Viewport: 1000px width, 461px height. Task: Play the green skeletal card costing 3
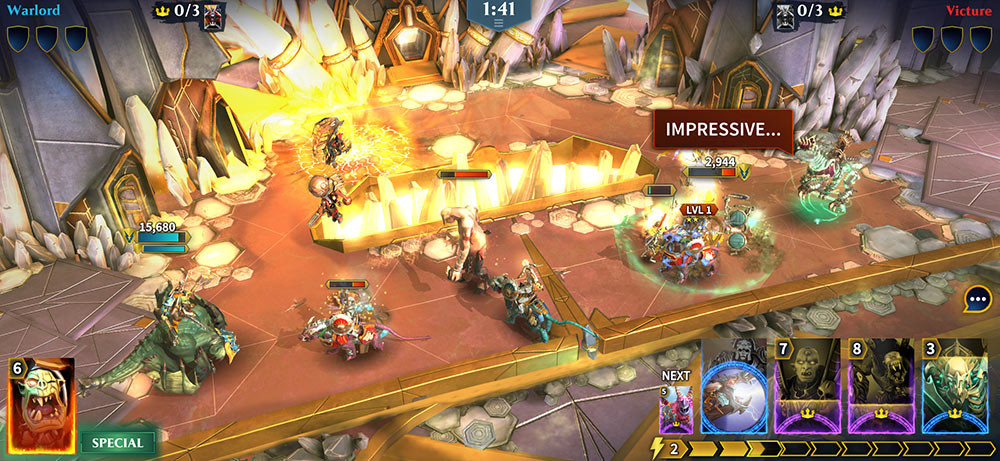[954, 386]
